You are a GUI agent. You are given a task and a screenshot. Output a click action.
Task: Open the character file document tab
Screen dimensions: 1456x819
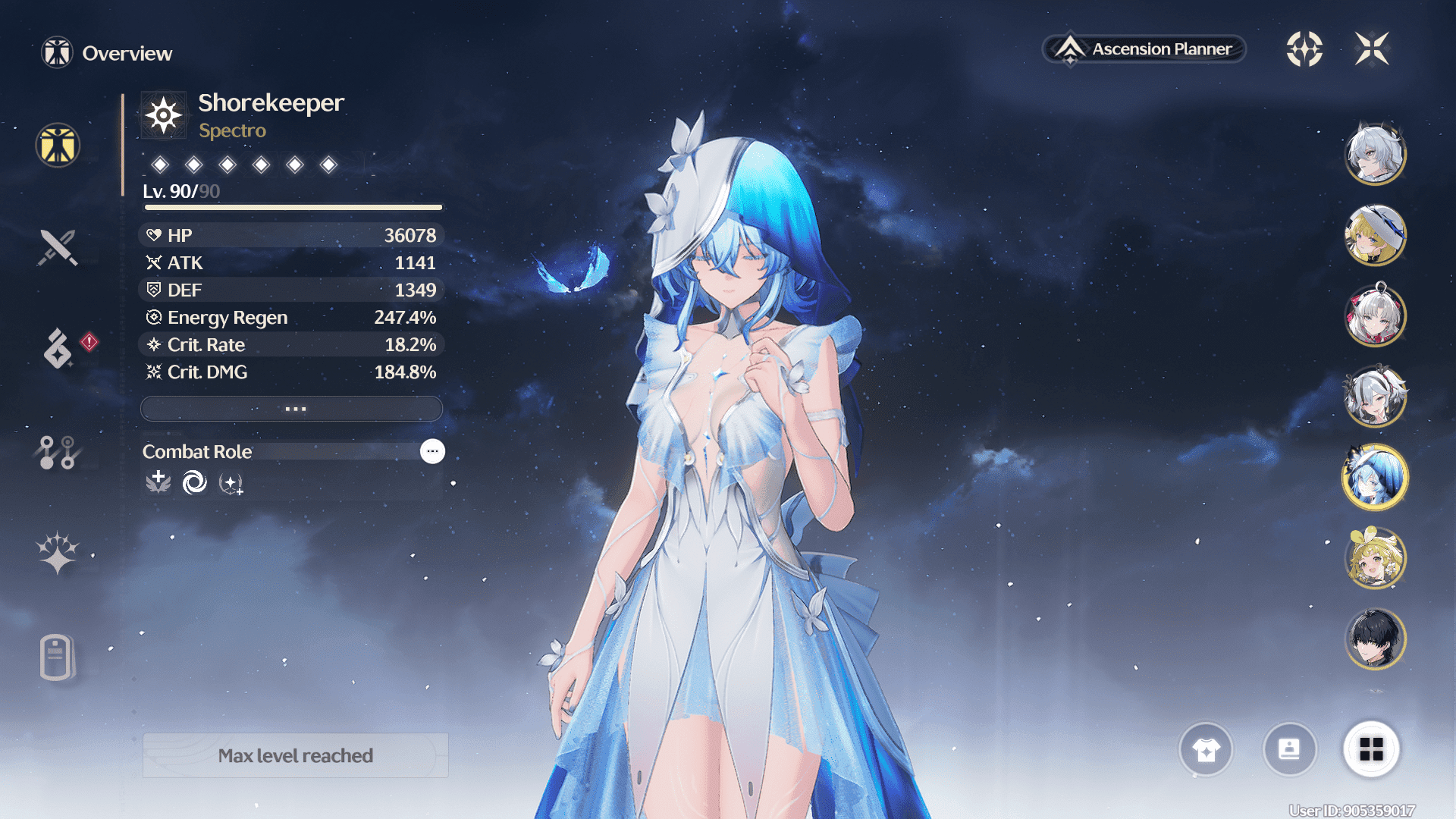(58, 657)
